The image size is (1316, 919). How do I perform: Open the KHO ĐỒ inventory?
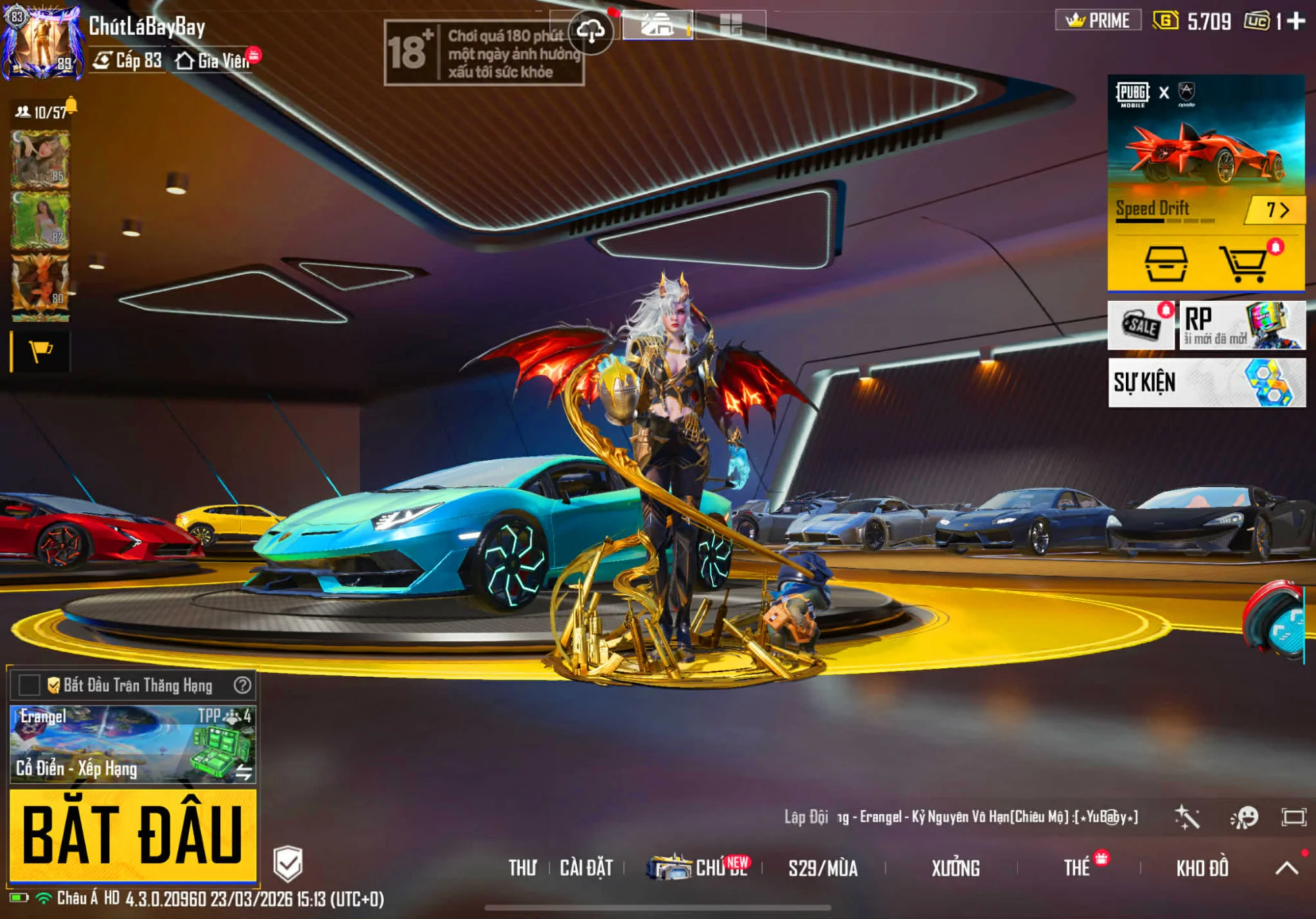click(1202, 868)
